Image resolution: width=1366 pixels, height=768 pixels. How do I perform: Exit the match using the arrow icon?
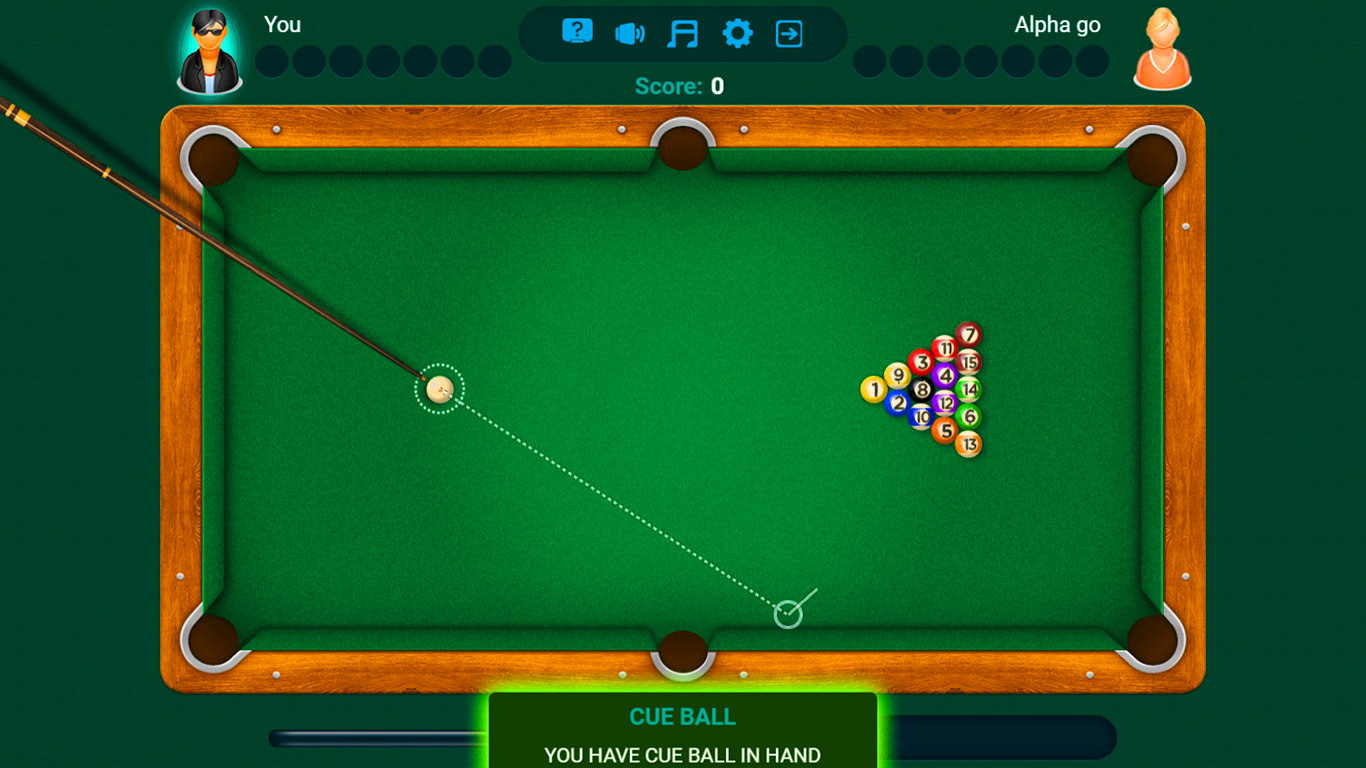point(790,32)
